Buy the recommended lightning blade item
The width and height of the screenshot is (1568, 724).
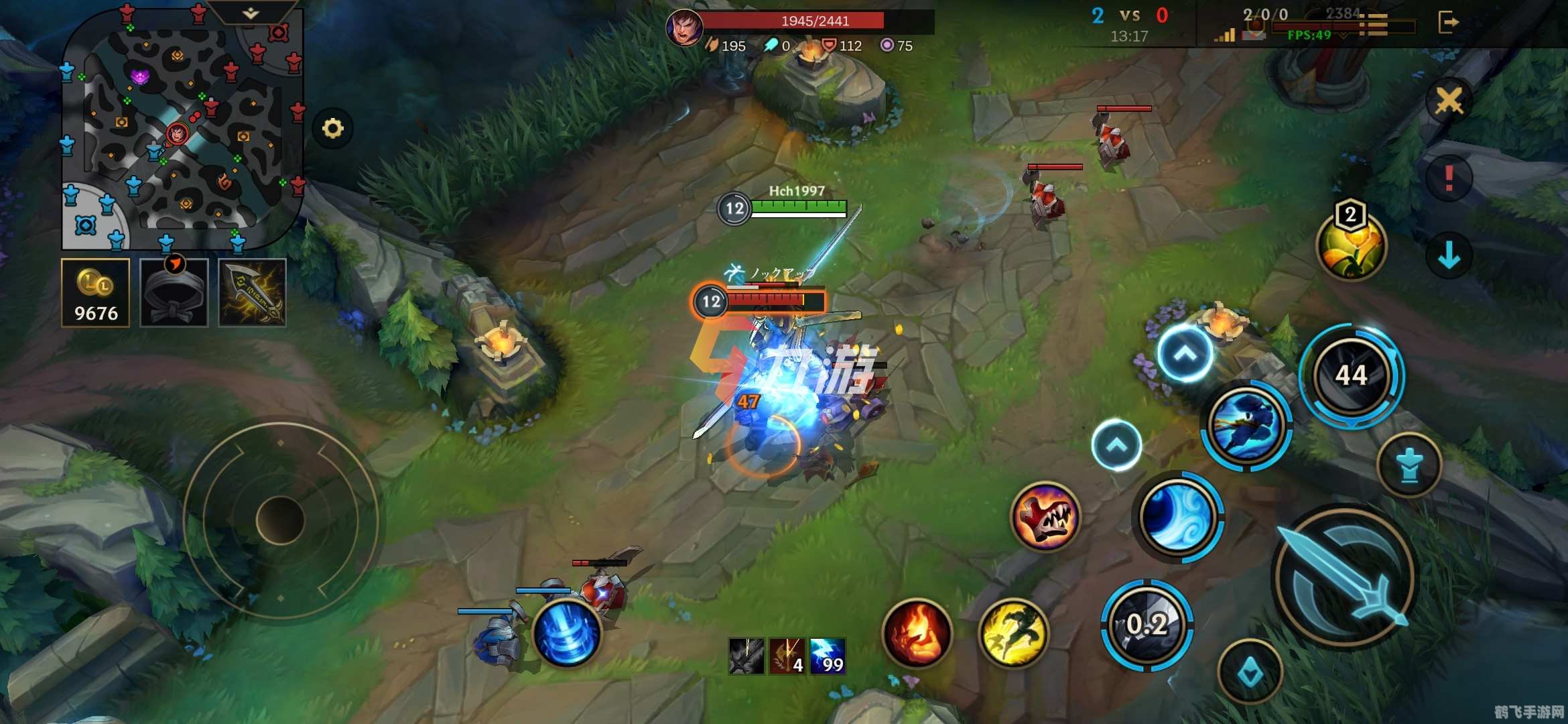[253, 293]
